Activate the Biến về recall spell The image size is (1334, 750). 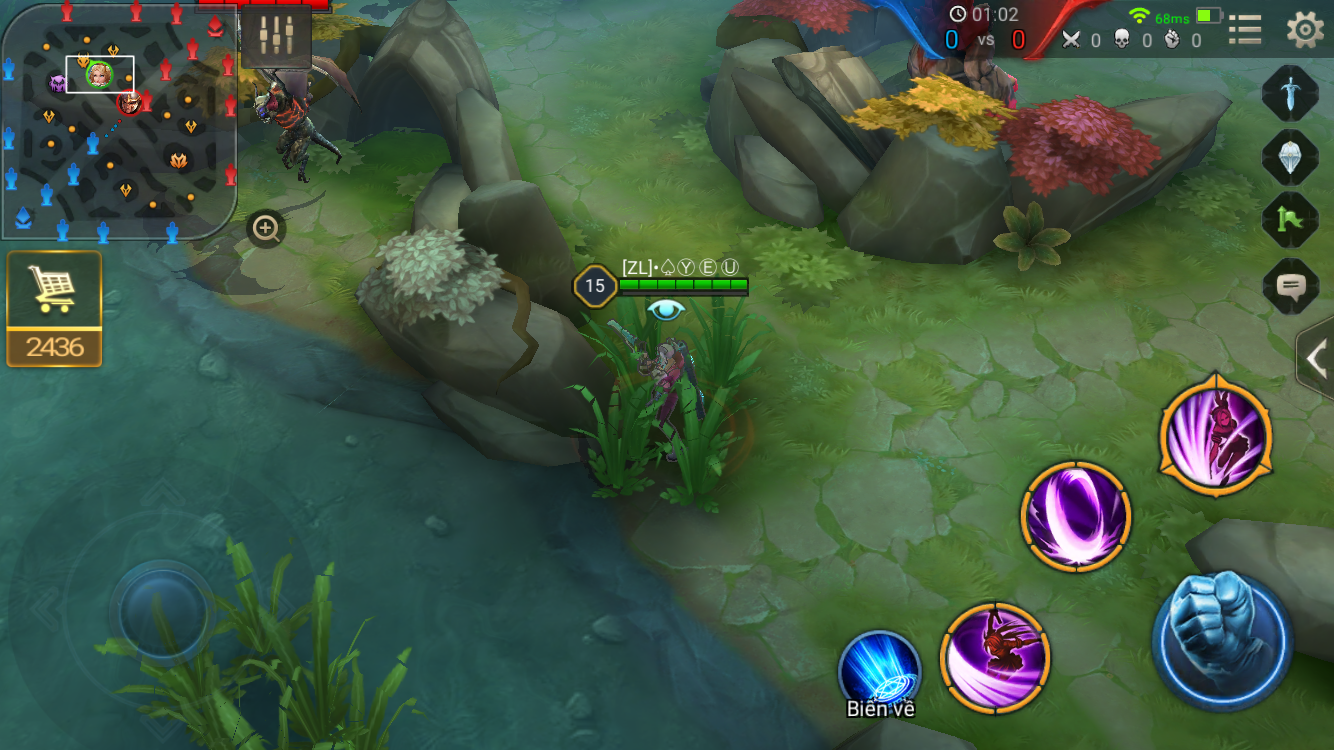[880, 668]
